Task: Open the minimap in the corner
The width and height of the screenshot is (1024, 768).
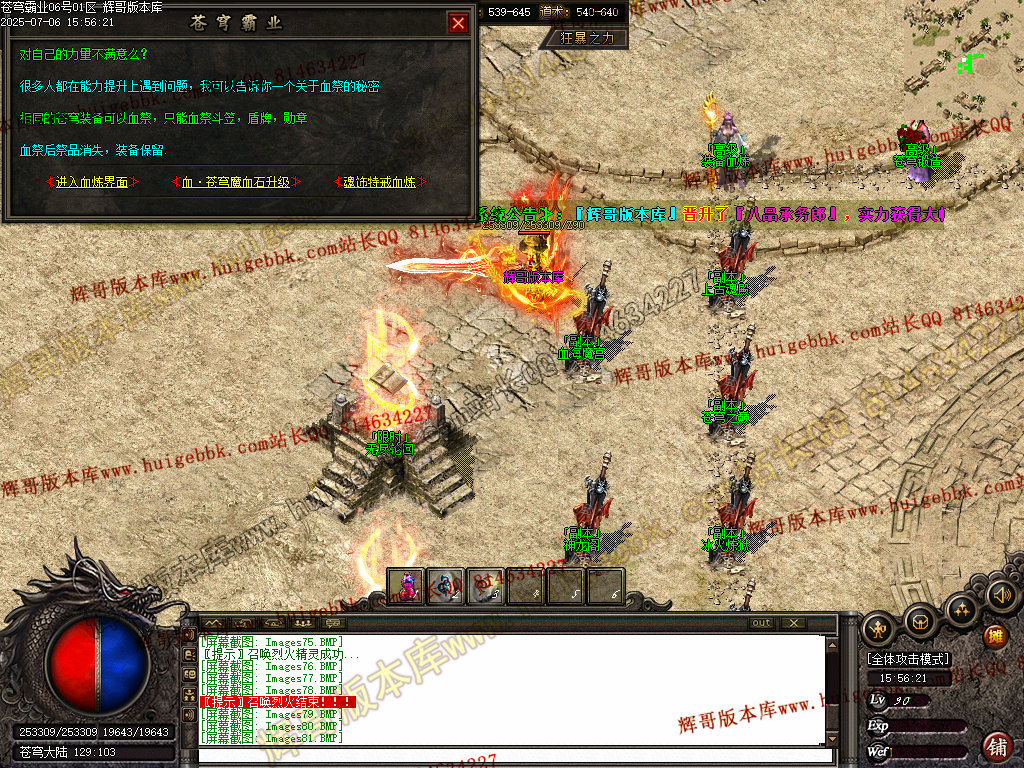Action: click(x=965, y=60)
